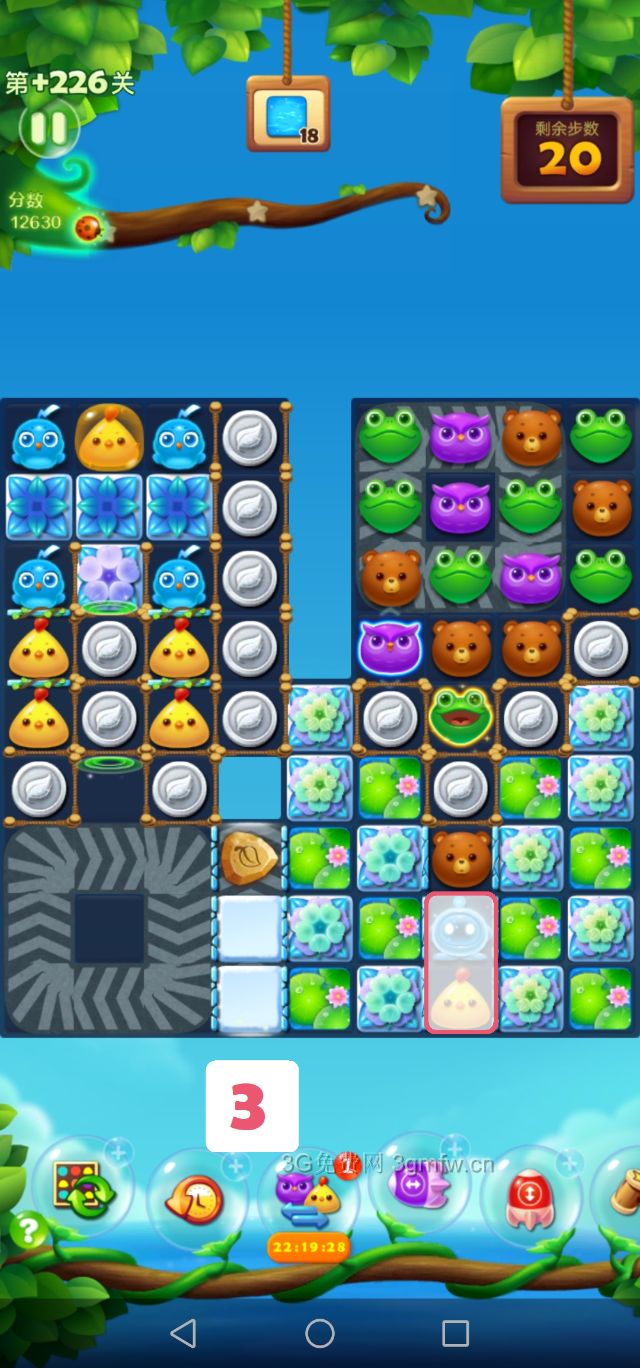Click the golden leaf stone tile
640x1368 pixels.
250,858
